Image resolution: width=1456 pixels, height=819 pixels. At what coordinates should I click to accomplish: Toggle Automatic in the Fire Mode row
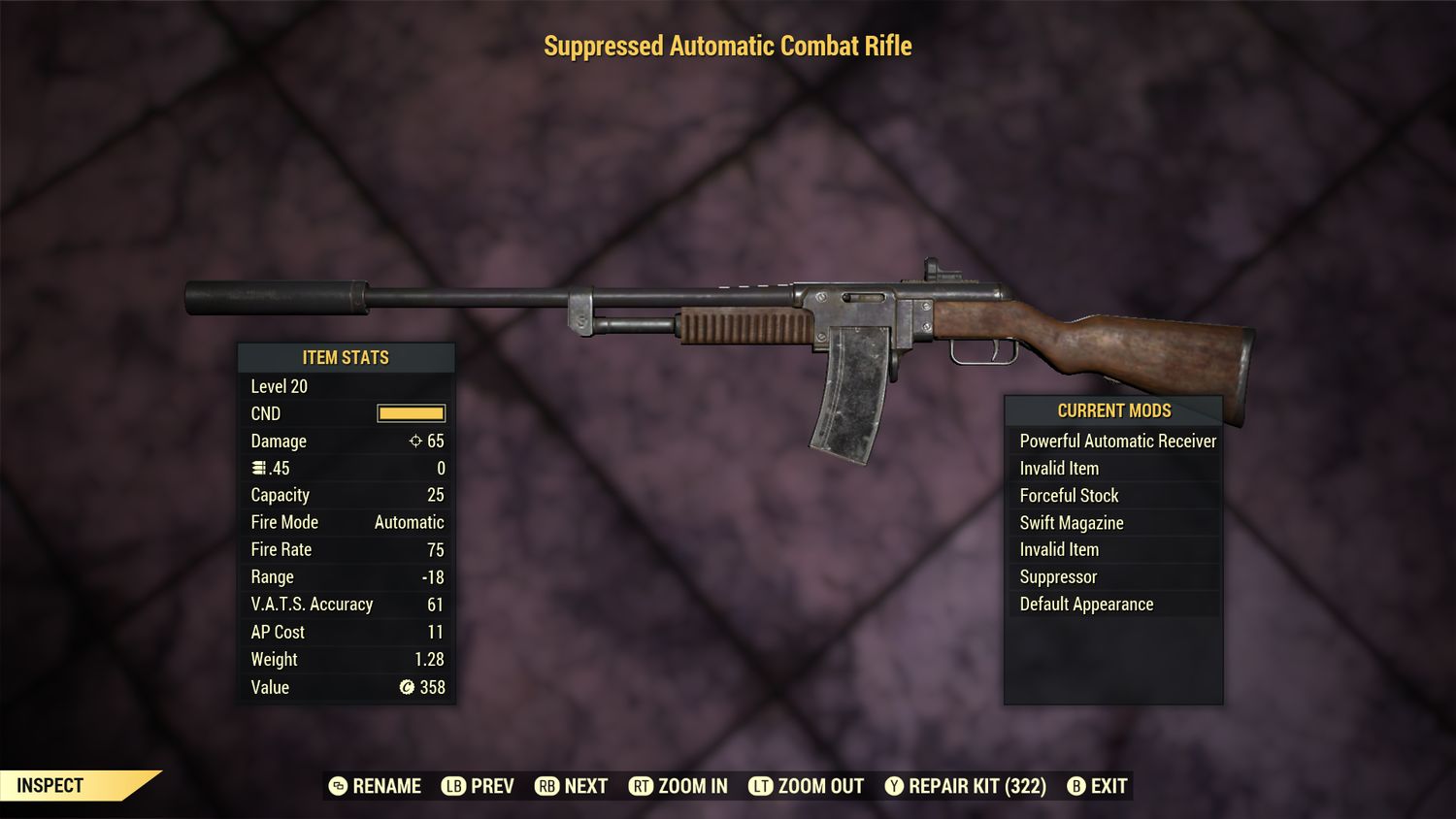click(410, 522)
